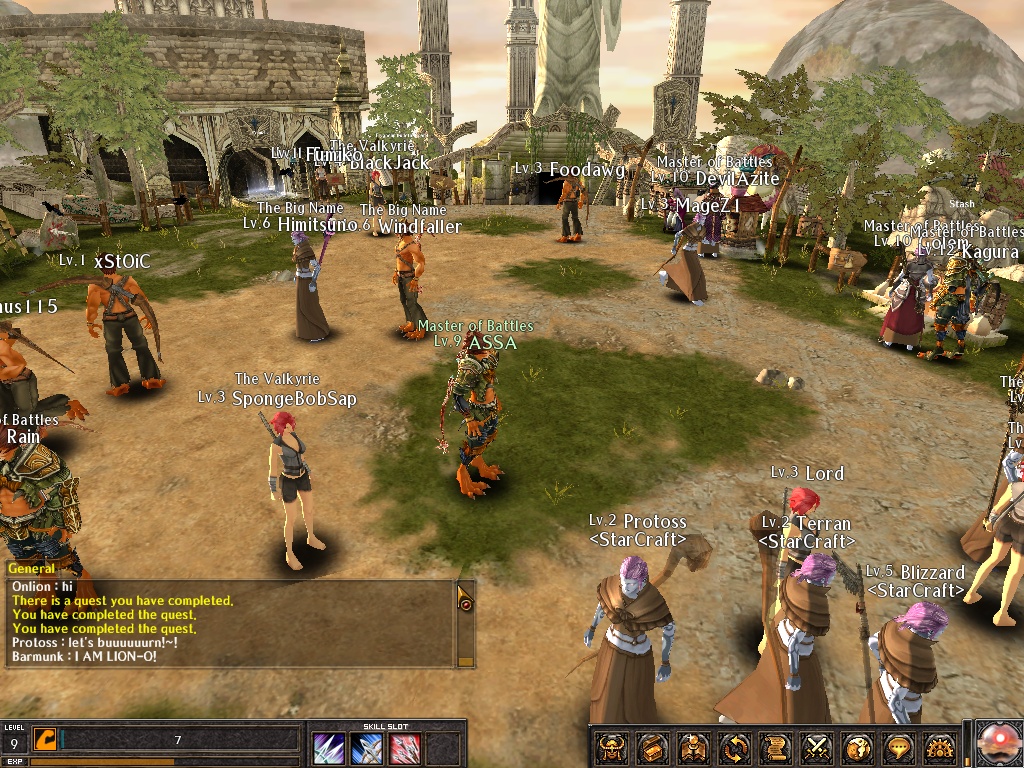Click the crossed swords icon
The width and height of the screenshot is (1024, 768).
(x=817, y=747)
